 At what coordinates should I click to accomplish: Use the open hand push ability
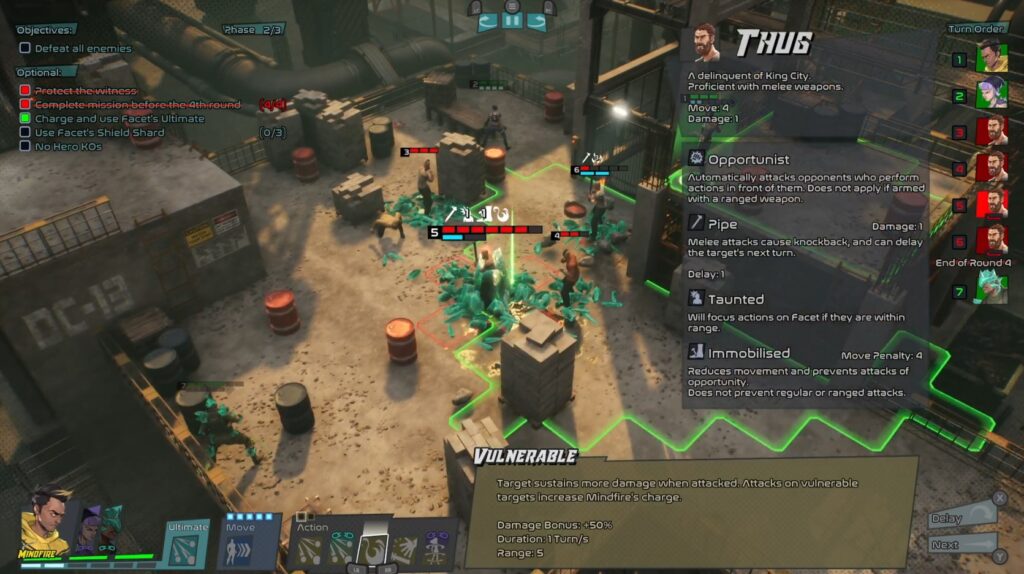(405, 552)
